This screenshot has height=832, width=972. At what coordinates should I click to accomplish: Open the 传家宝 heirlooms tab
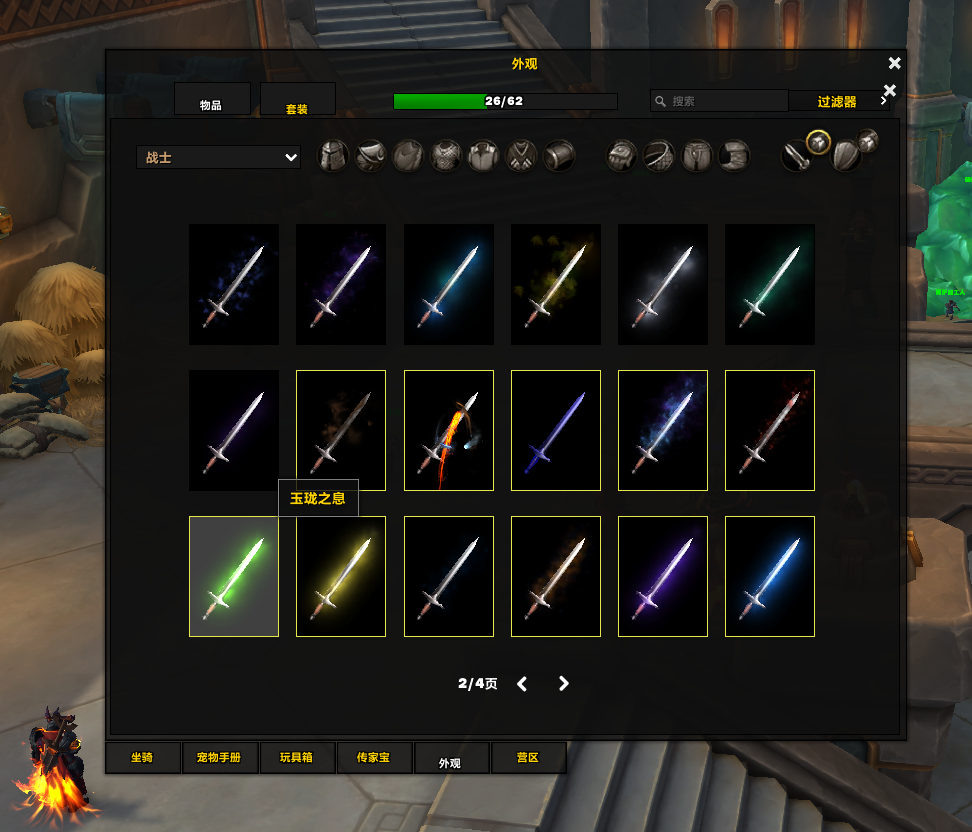pos(373,758)
